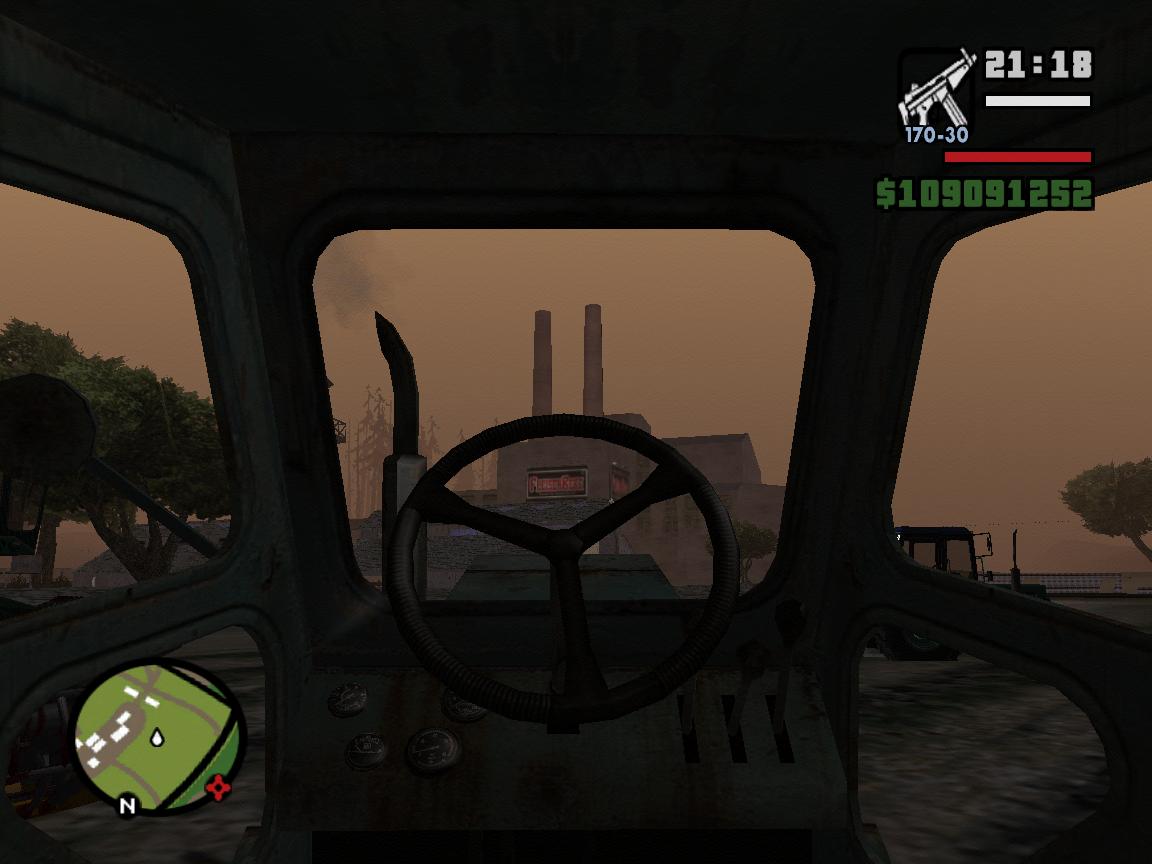
Task: Open the circular radar minimap
Action: tap(160, 737)
